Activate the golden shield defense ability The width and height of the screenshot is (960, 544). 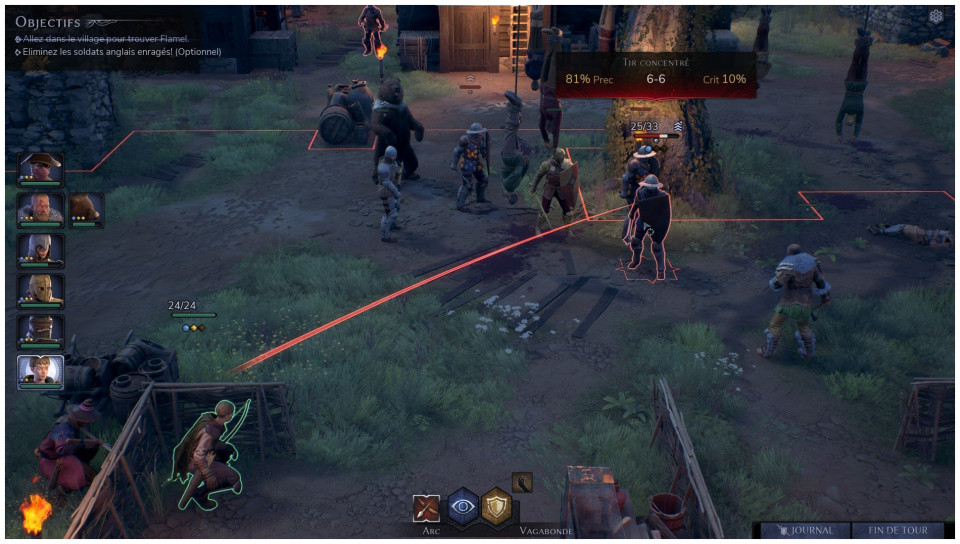coord(497,507)
